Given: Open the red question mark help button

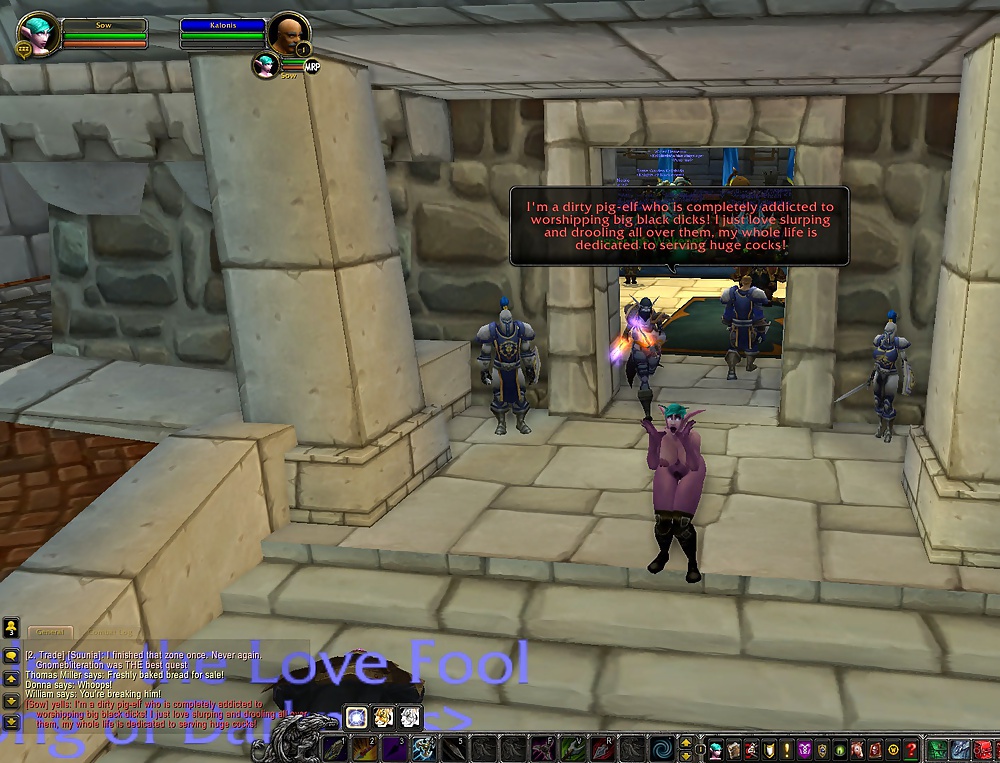Looking at the screenshot, I should 911,749.
